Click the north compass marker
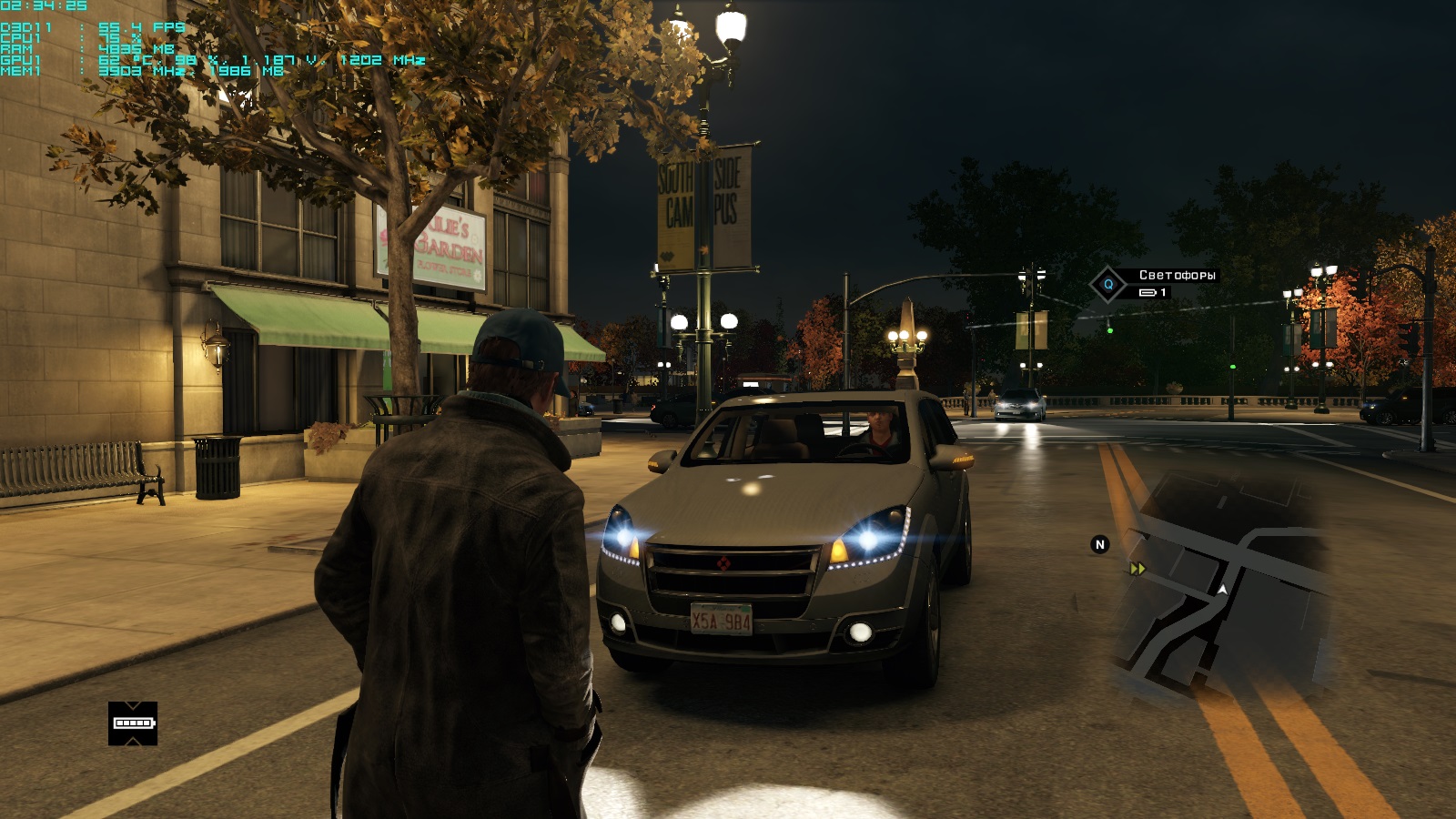 tap(1099, 544)
